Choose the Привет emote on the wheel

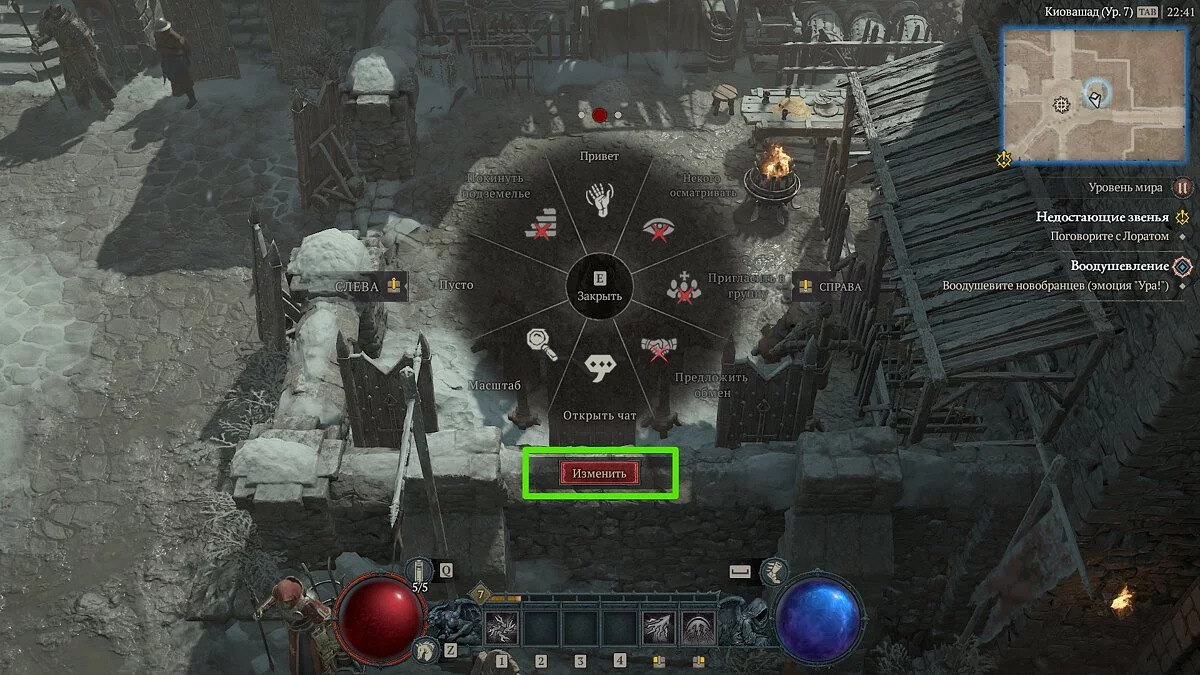pos(599,199)
